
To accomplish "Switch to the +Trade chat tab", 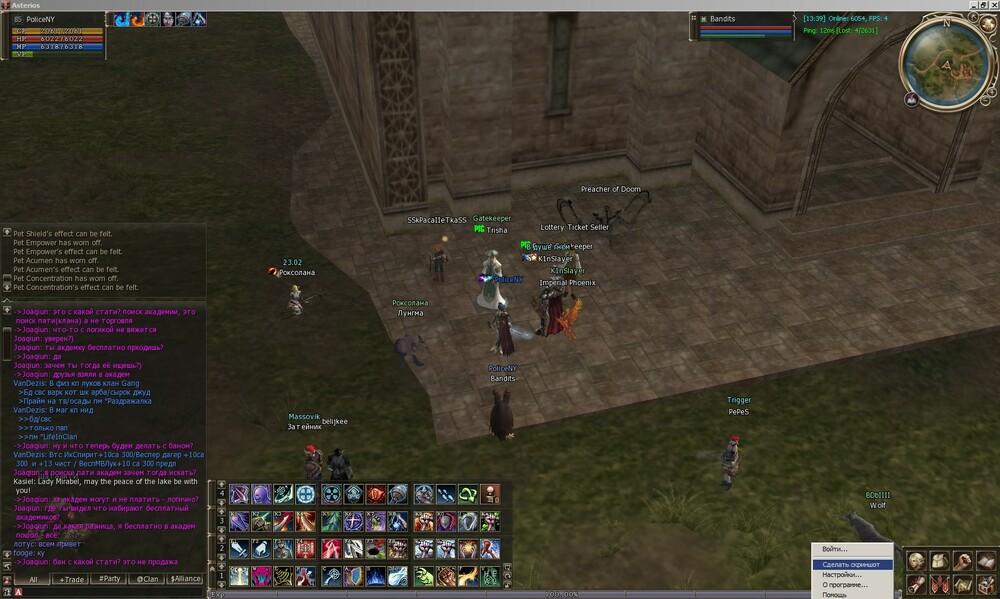I will coord(71,579).
